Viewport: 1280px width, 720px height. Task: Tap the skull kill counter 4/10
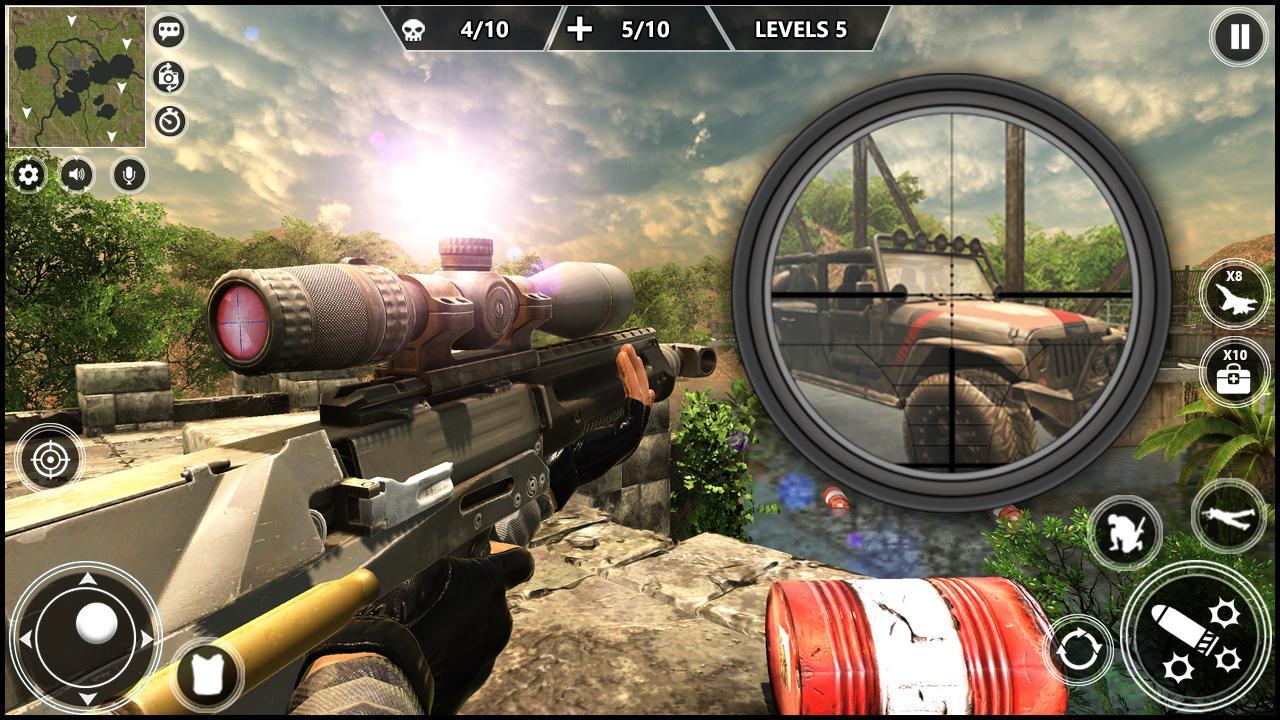click(455, 31)
